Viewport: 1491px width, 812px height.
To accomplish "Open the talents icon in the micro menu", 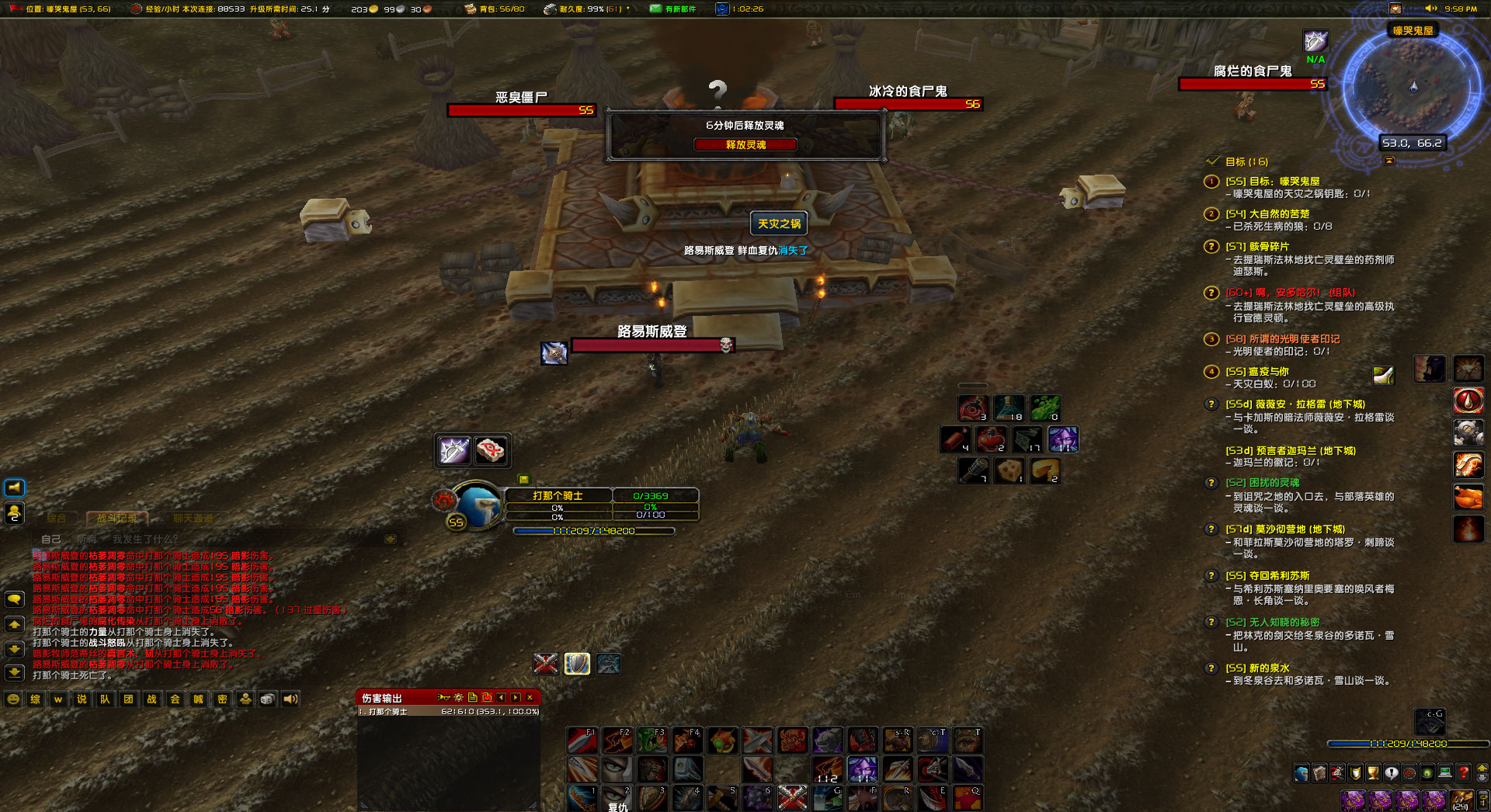I will click(1337, 772).
